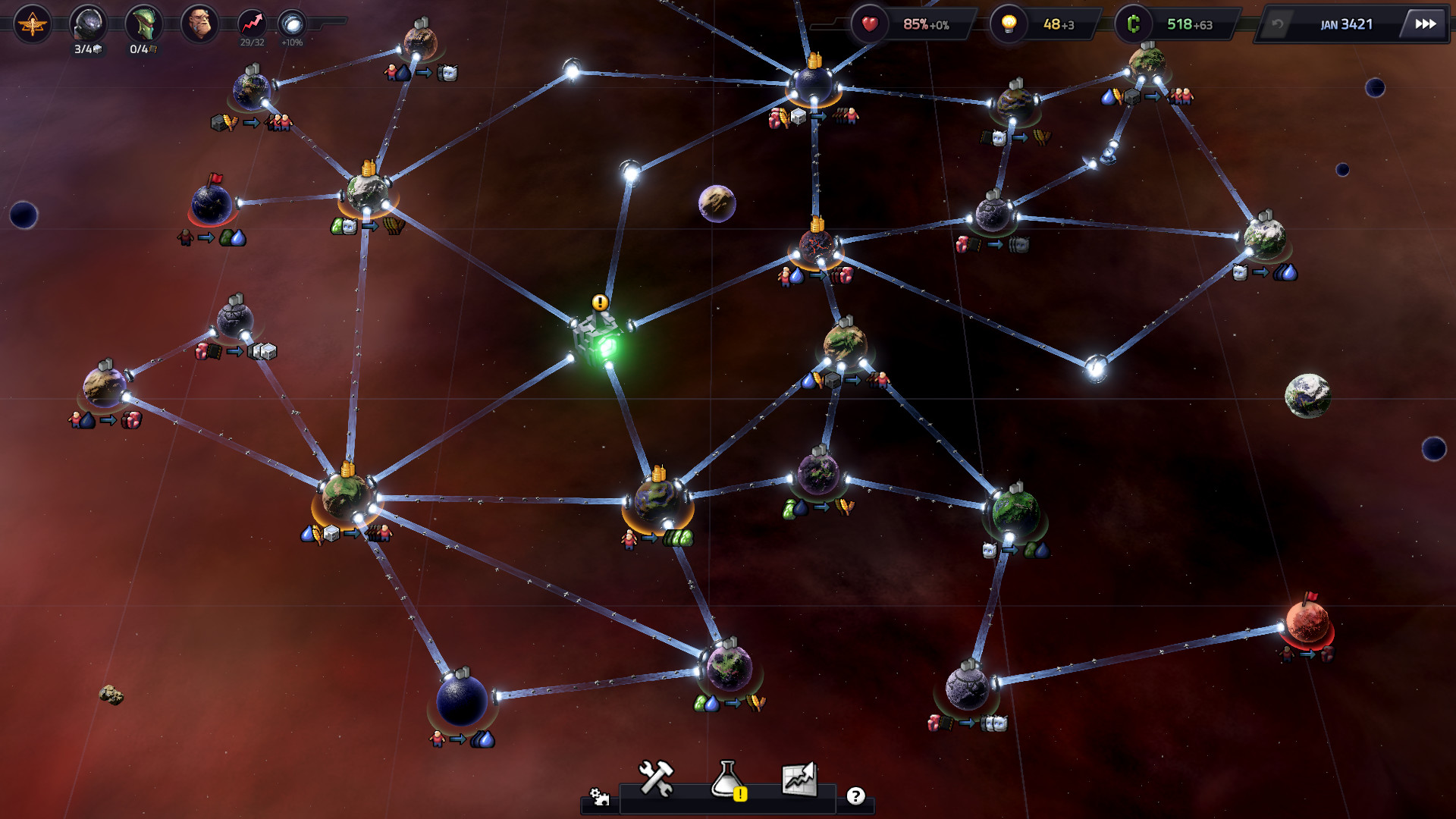Click the planet count graph showing 29/32
Screen dimensions: 1456x819
(250, 24)
